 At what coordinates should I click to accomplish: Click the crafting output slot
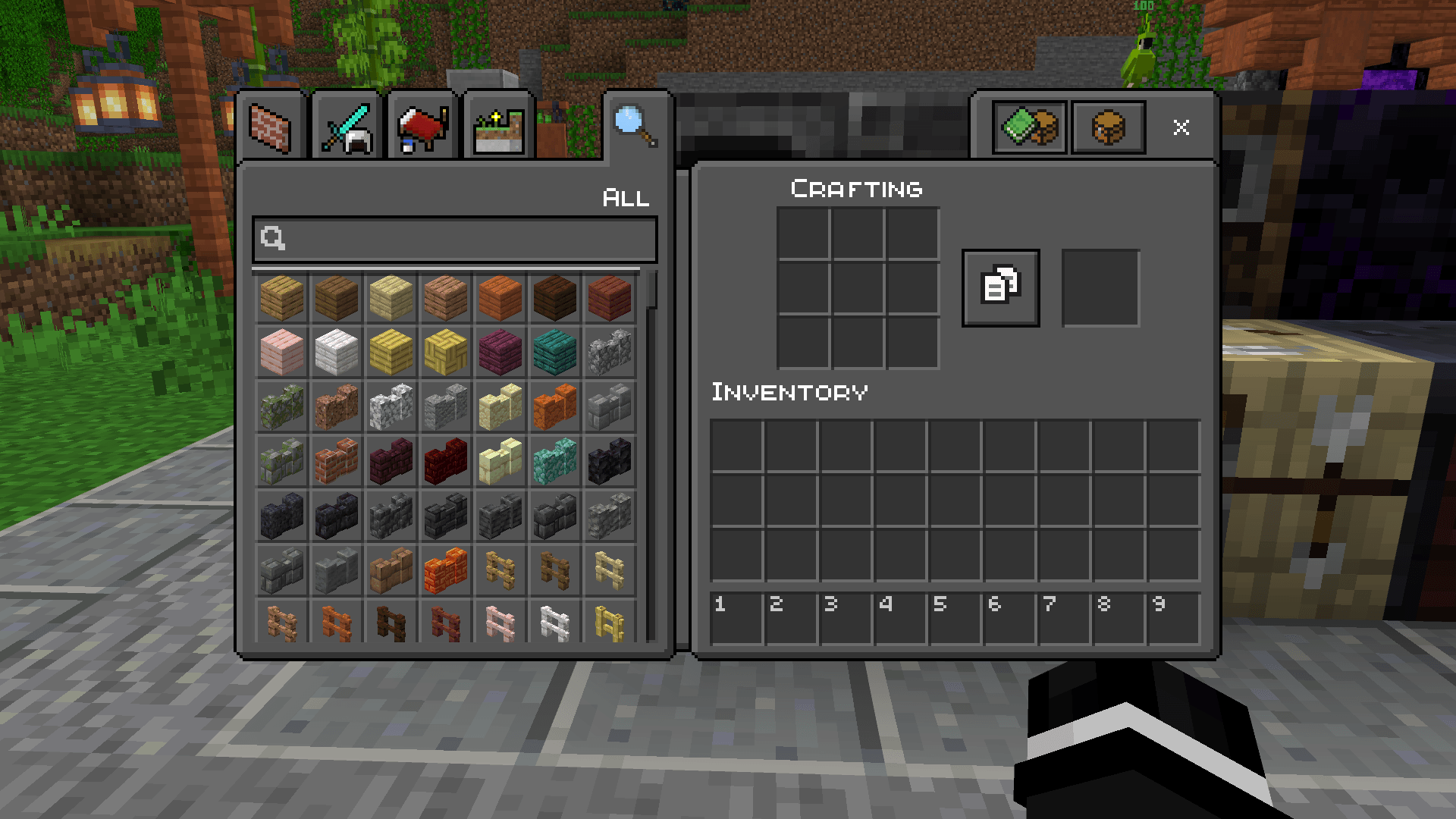point(1101,287)
